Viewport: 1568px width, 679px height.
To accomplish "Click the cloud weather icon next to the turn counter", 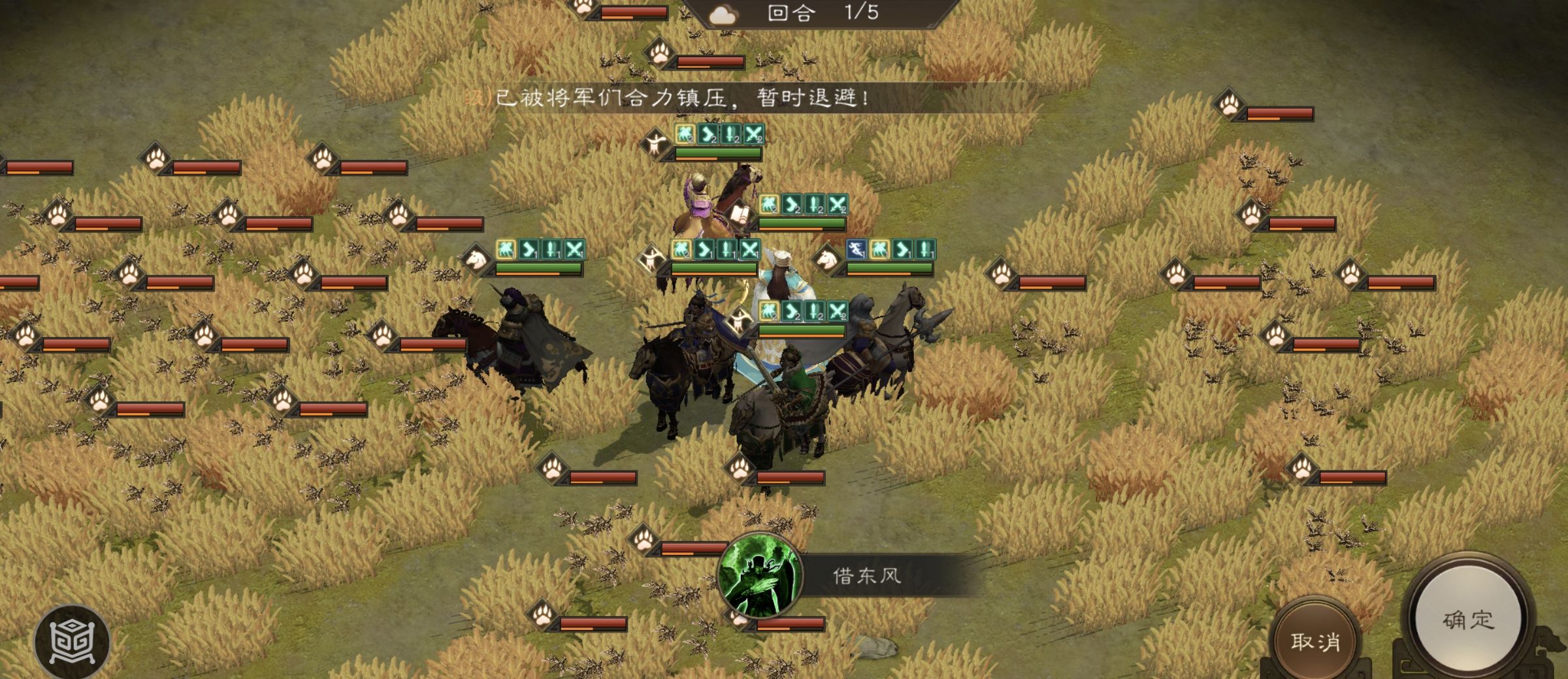I will point(723,14).
